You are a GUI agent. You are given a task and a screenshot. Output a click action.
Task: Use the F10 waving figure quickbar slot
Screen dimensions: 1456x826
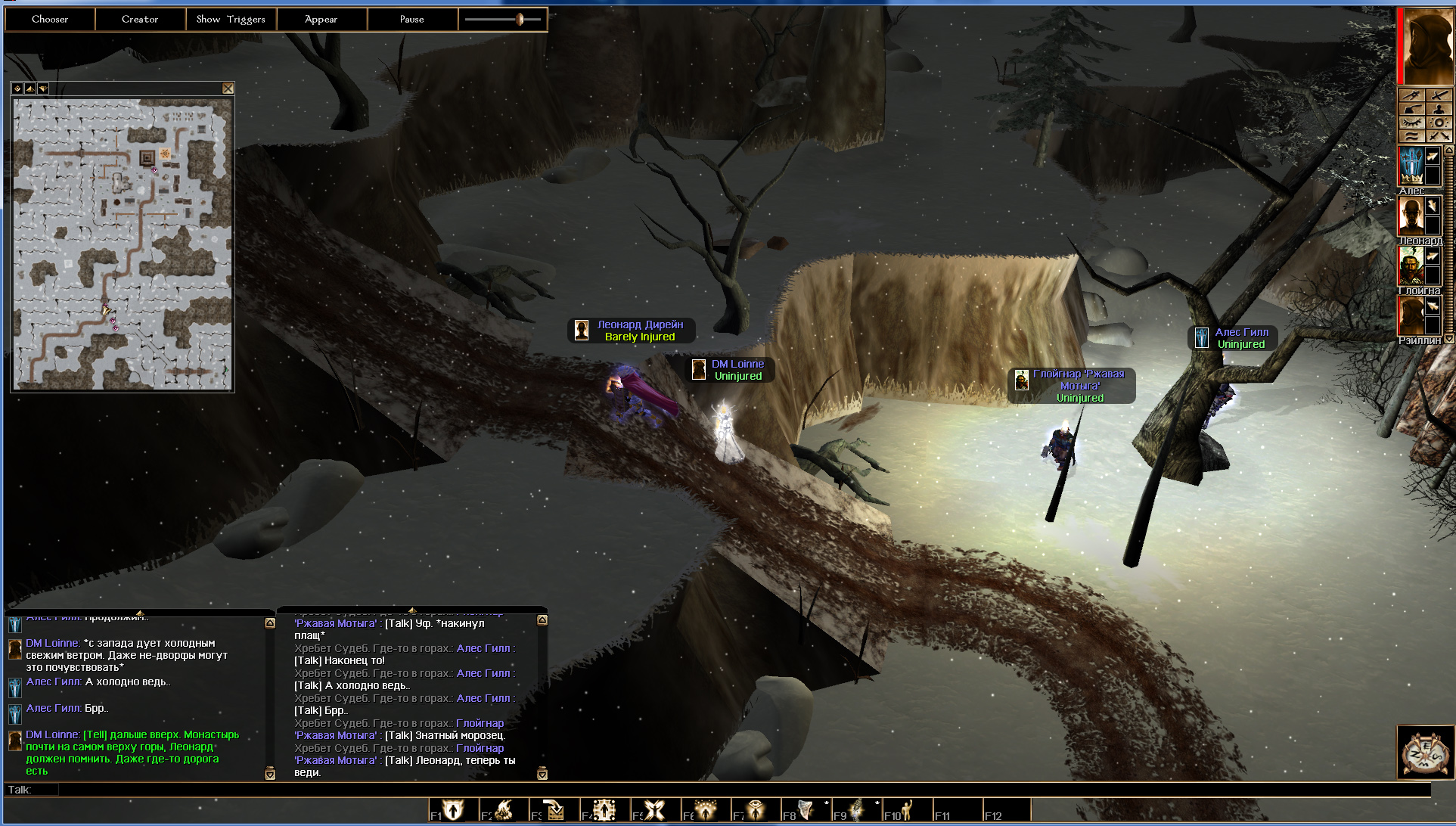[906, 810]
